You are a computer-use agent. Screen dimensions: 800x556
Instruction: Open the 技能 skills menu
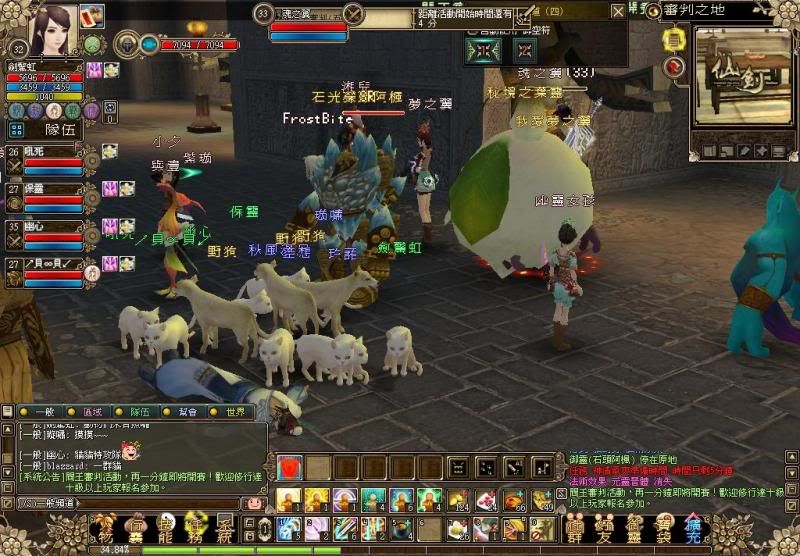166,527
